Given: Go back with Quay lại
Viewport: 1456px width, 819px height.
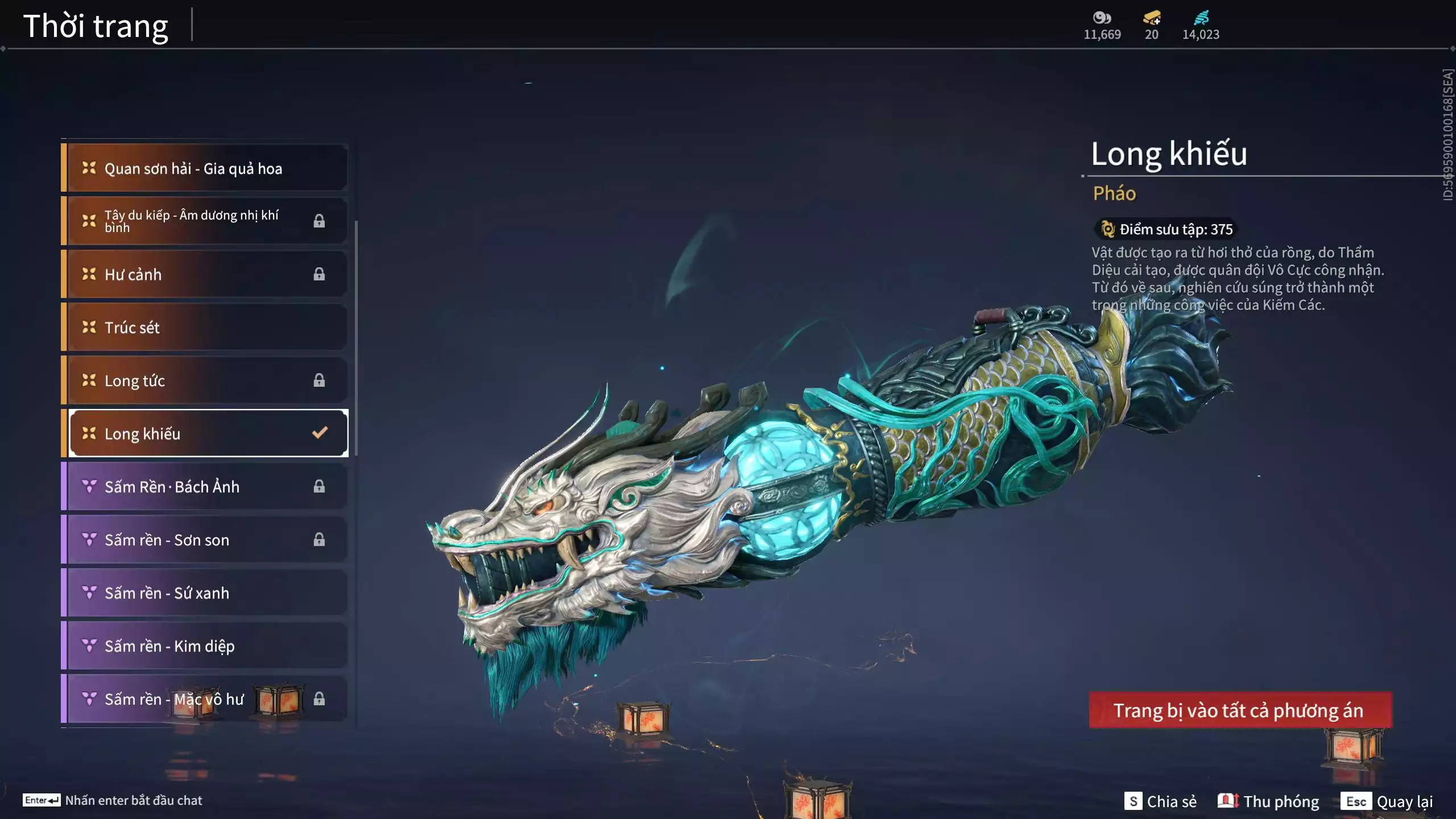Looking at the screenshot, I should coord(1387,801).
